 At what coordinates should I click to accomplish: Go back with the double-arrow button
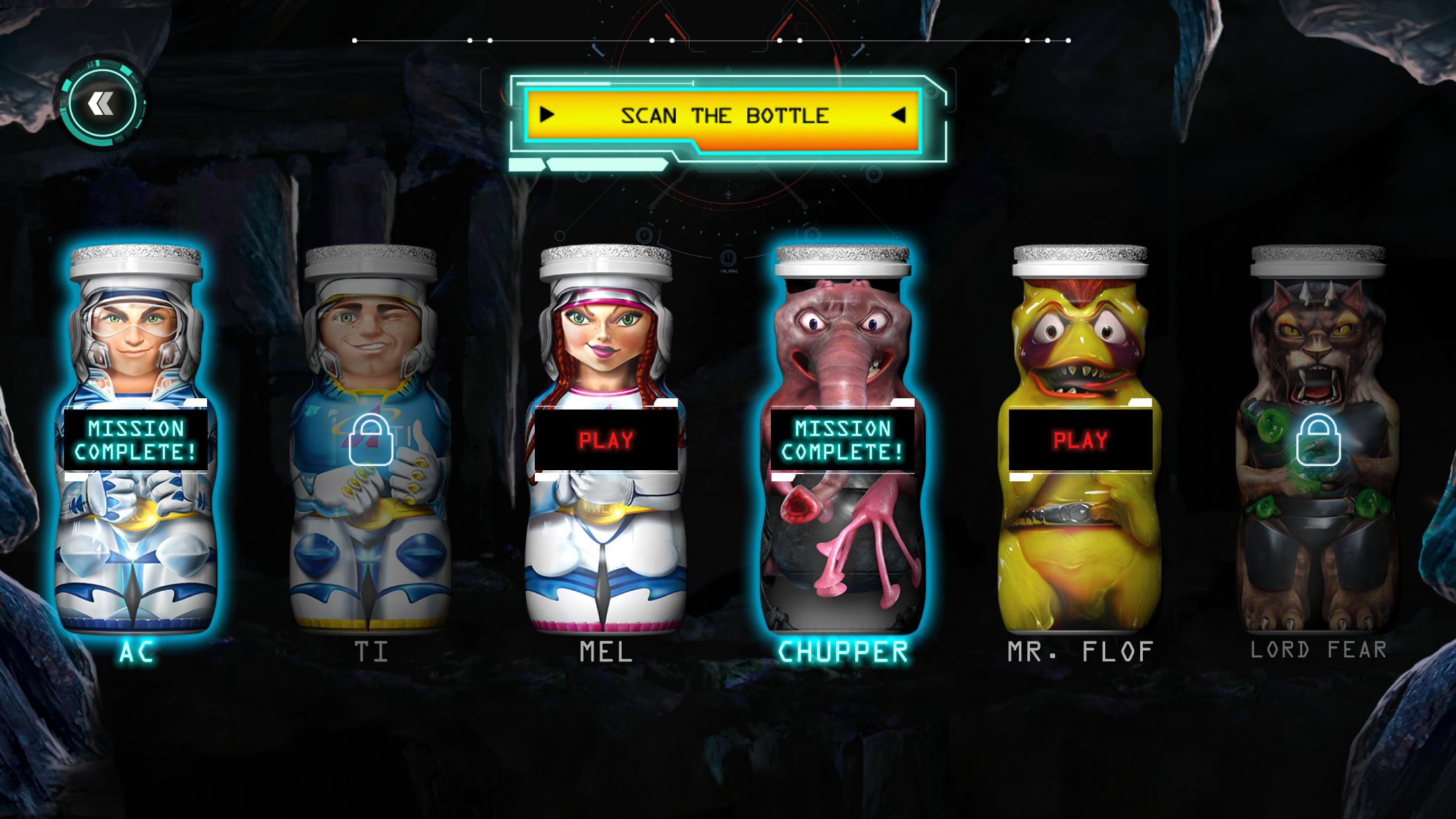click(x=102, y=104)
